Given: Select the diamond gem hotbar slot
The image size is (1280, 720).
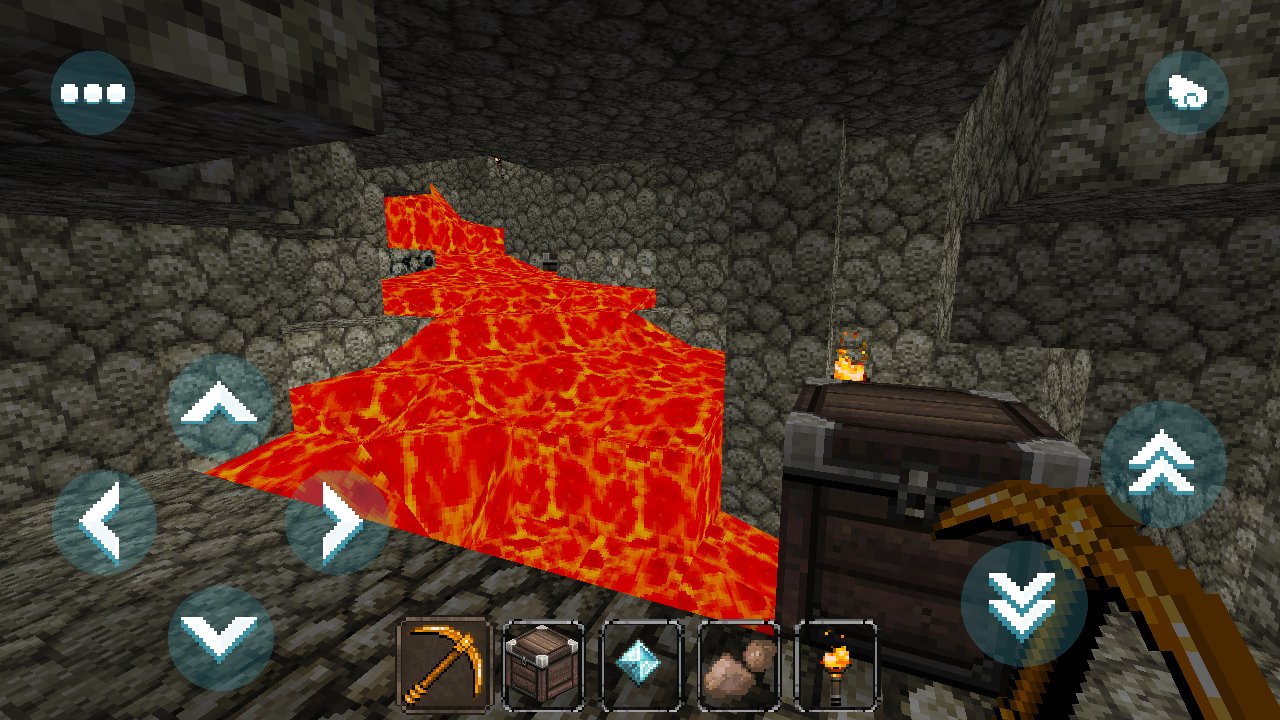Looking at the screenshot, I should point(641,665).
